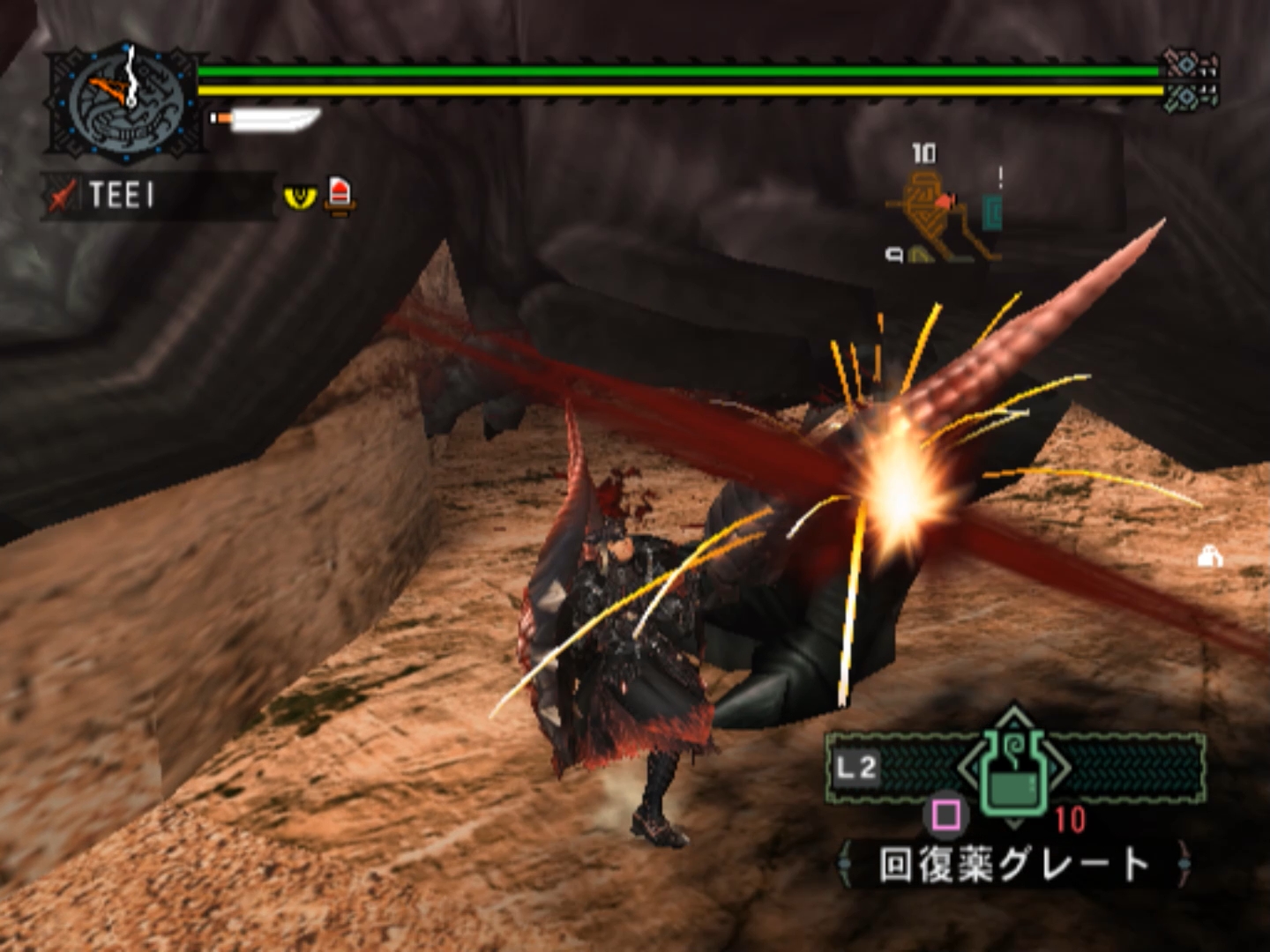Screen dimensions: 1270x952
Task: Click the weapon sharpness blade gauge
Action: 267,119
